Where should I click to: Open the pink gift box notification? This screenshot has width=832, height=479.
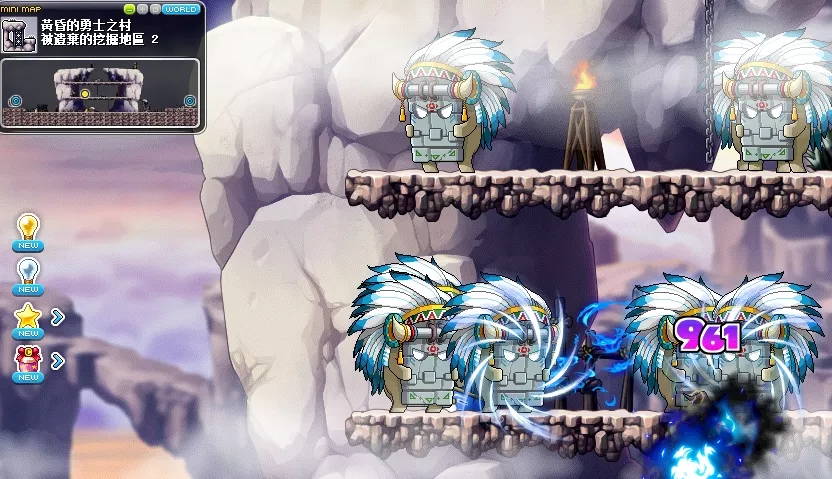click(28, 360)
